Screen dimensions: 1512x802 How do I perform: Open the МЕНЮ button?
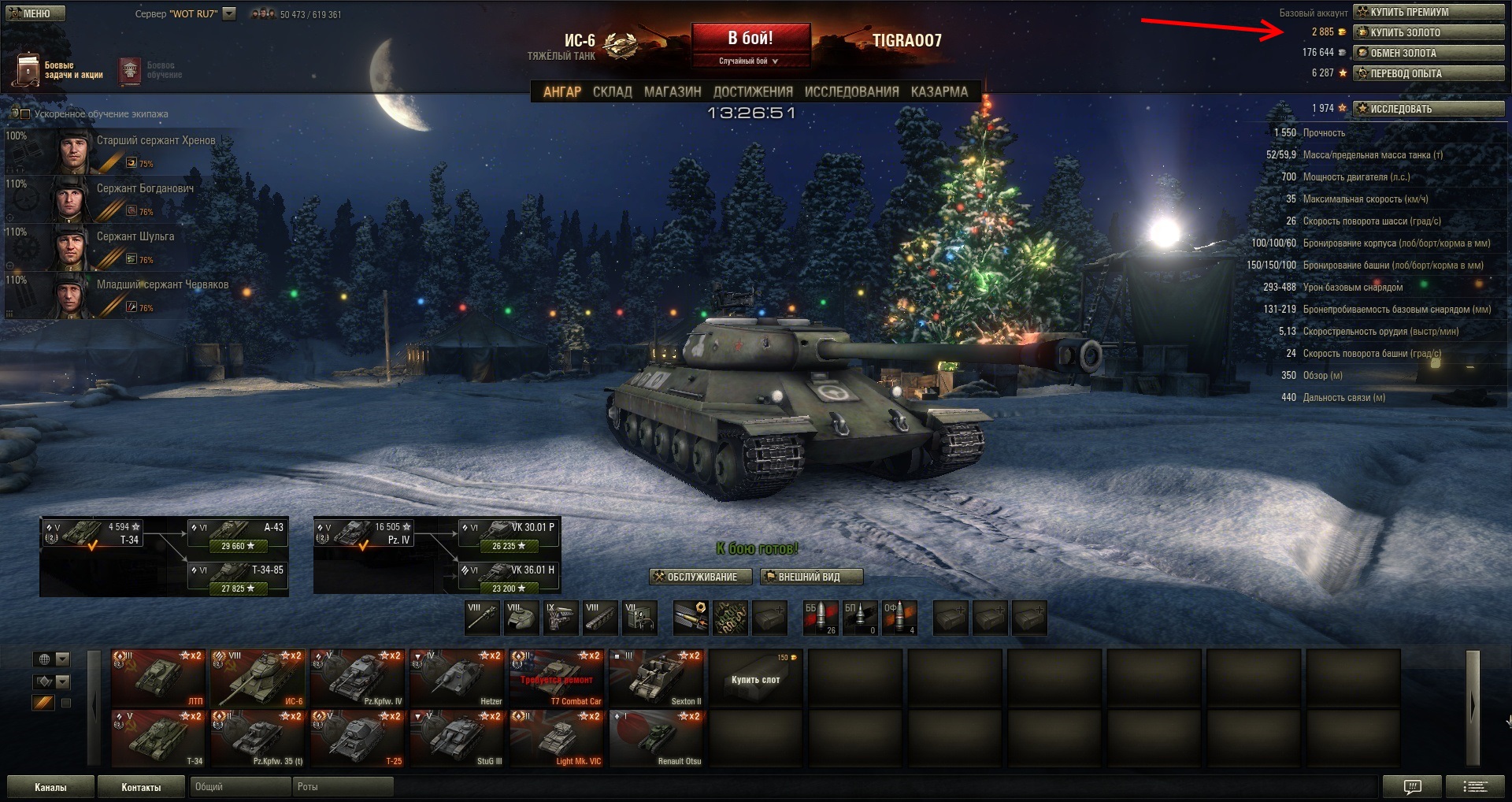35,13
